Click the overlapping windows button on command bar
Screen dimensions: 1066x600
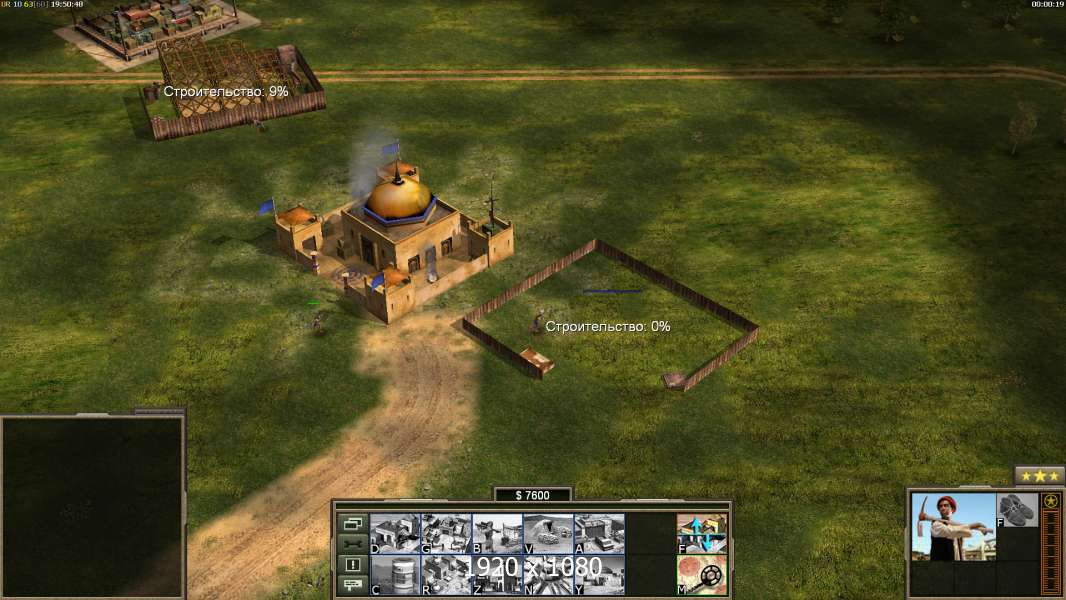pos(352,523)
